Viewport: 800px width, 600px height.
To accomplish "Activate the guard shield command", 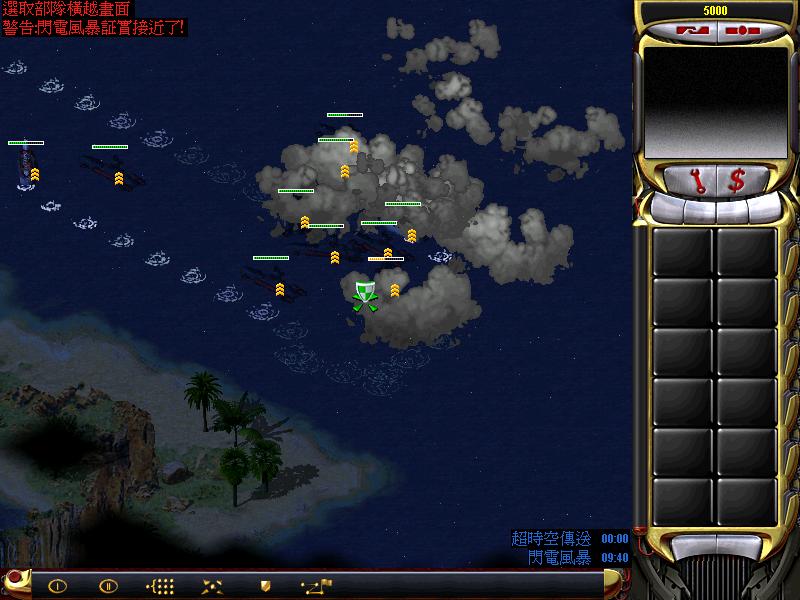I will click(x=265, y=586).
